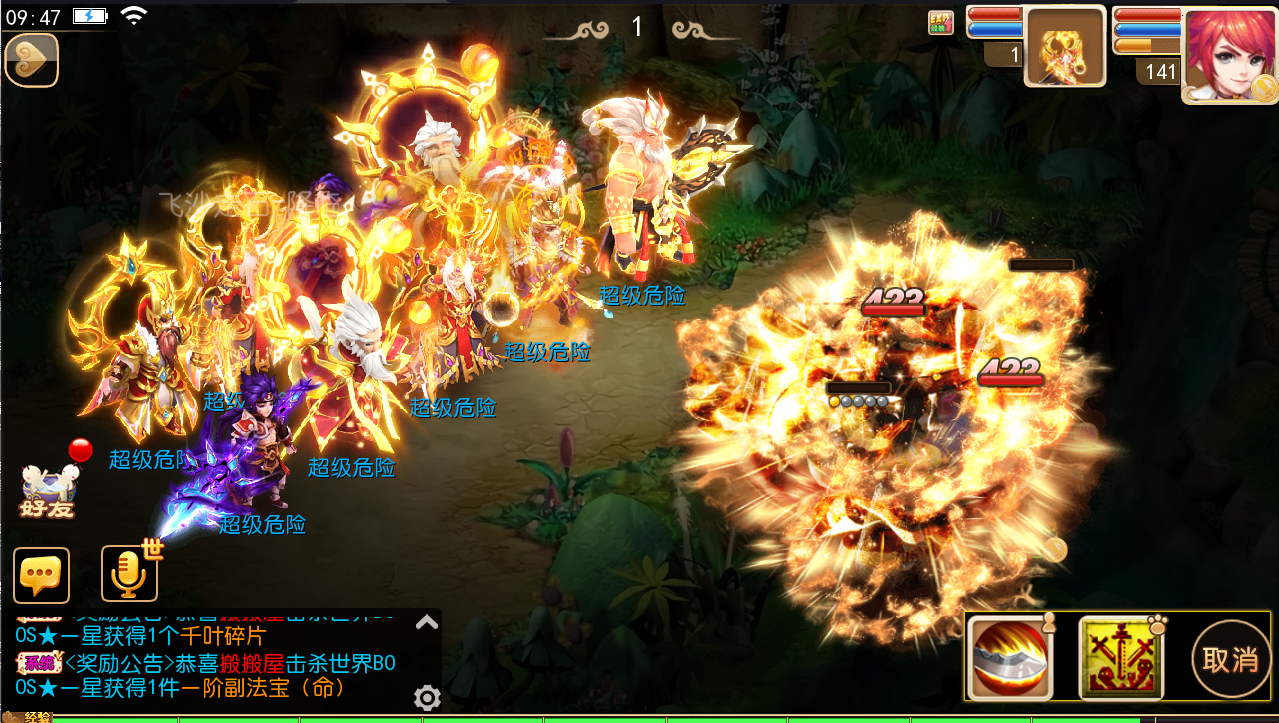The width and height of the screenshot is (1279, 723).
Task: Toggle the heart arrow button
Action: click(32, 60)
